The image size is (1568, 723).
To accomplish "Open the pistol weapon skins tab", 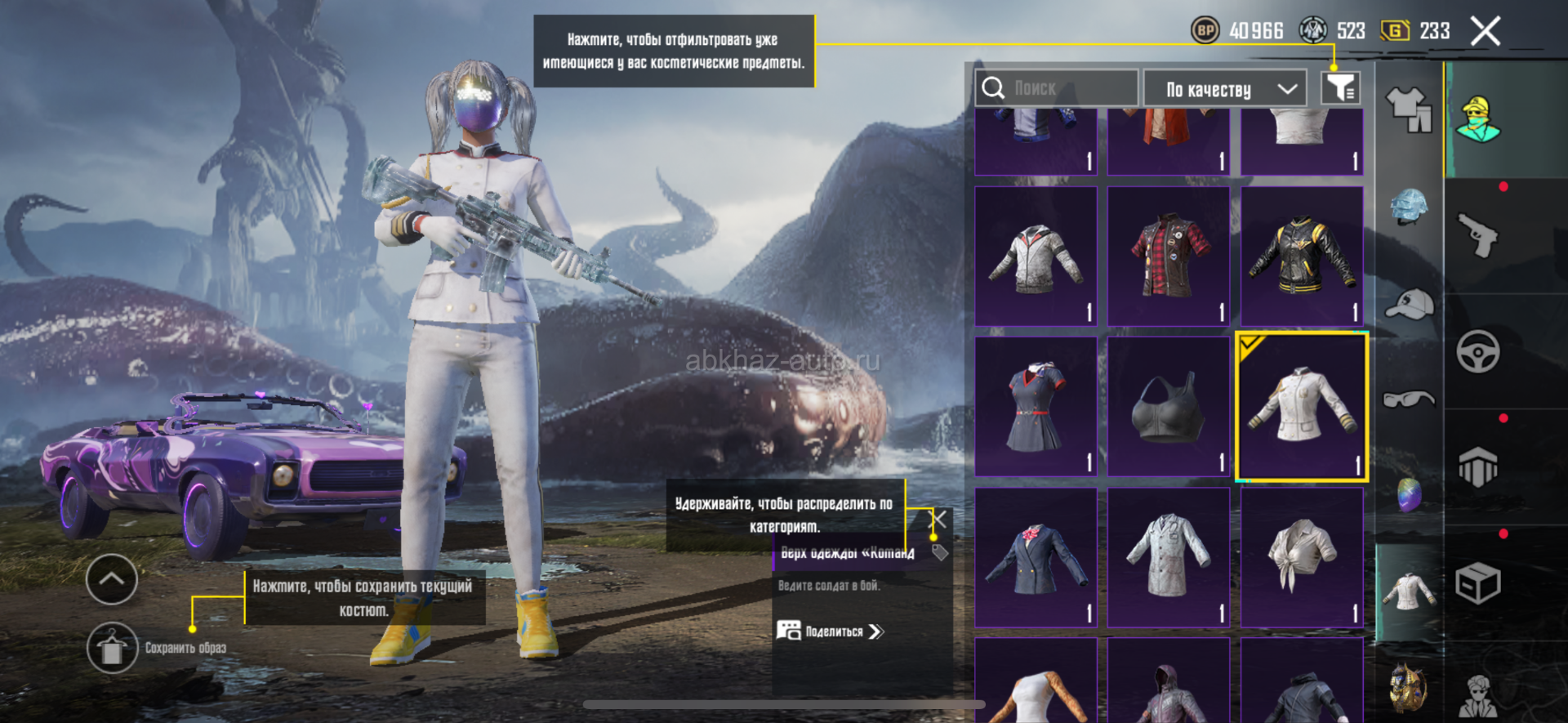I will click(1477, 235).
